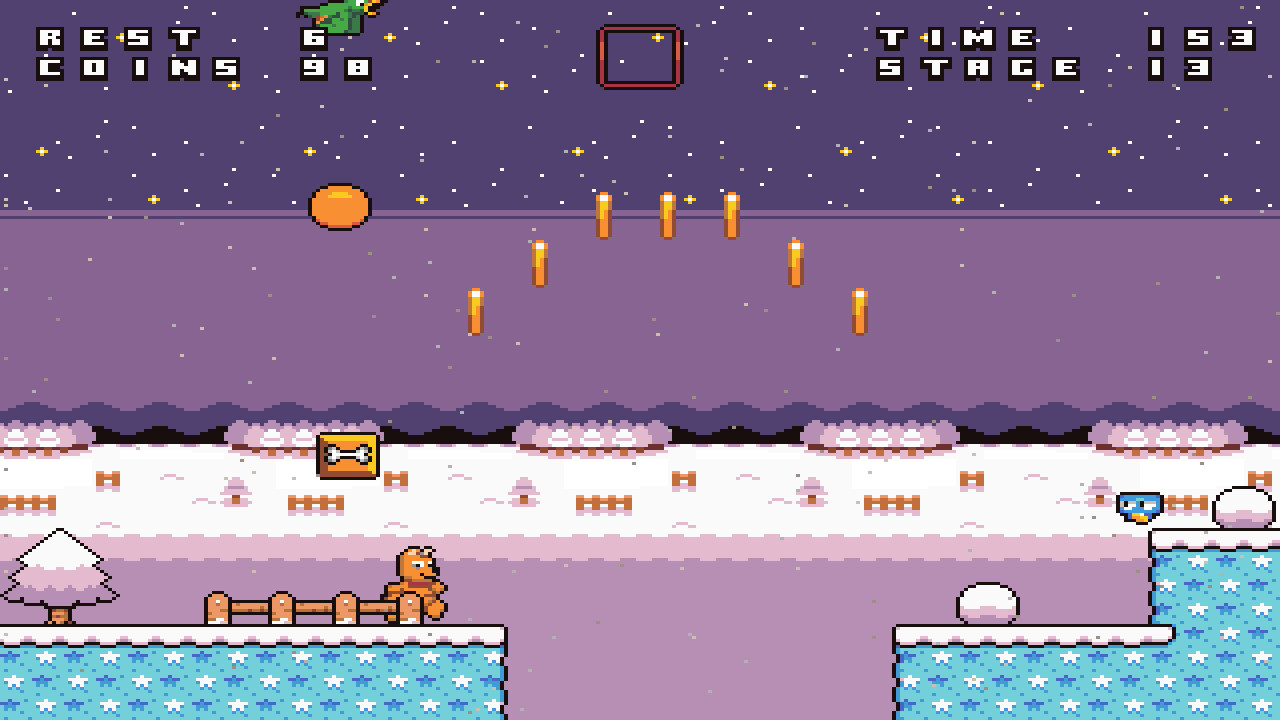
Task: Click the orange moon in the sky
Action: 340,205
